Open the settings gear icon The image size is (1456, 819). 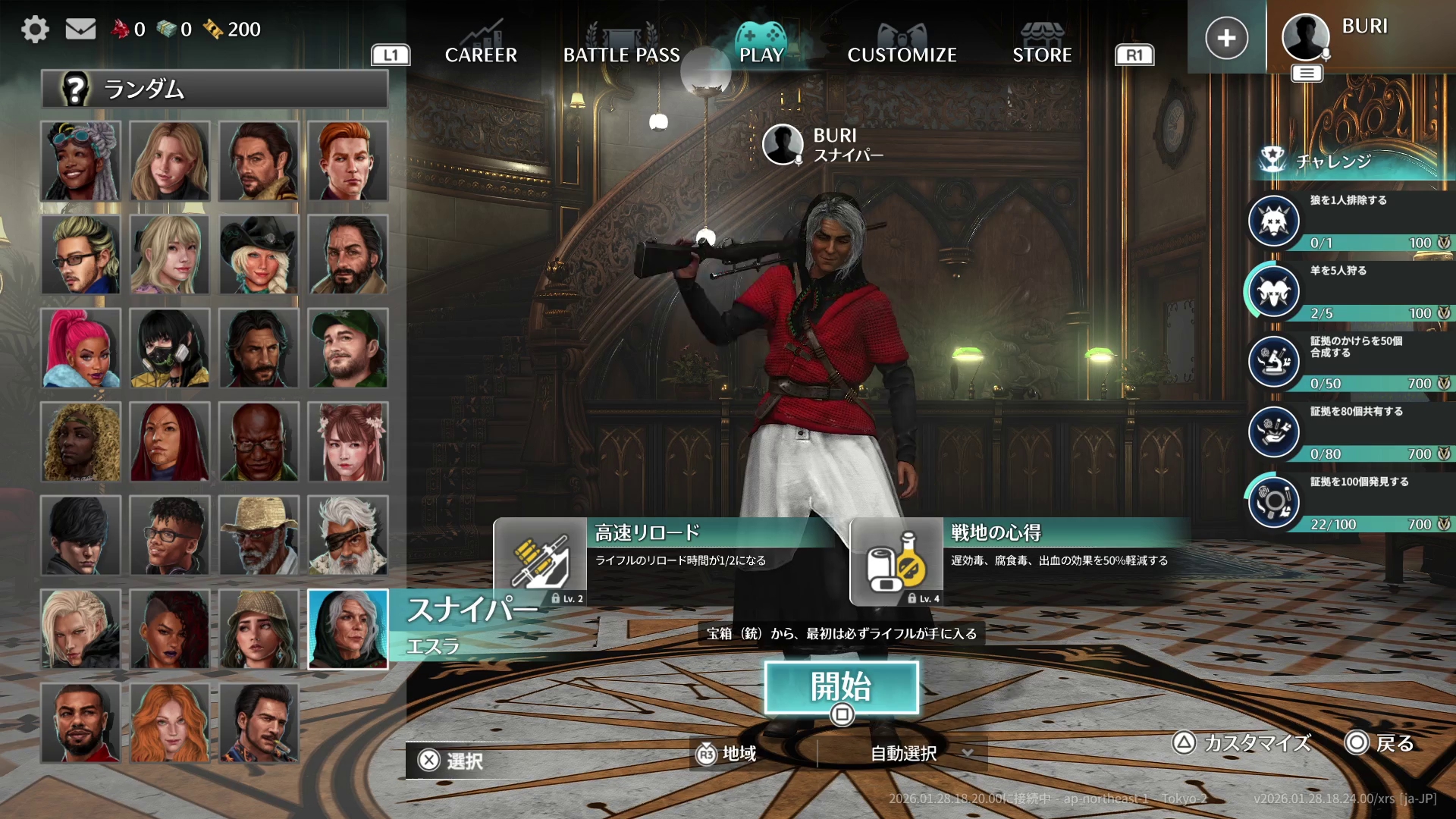[x=35, y=30]
